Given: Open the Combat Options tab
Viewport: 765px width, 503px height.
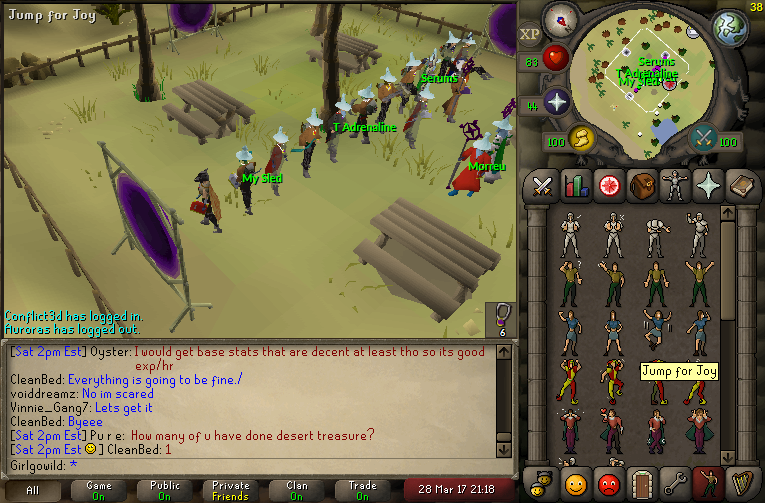Looking at the screenshot, I should click(543, 185).
